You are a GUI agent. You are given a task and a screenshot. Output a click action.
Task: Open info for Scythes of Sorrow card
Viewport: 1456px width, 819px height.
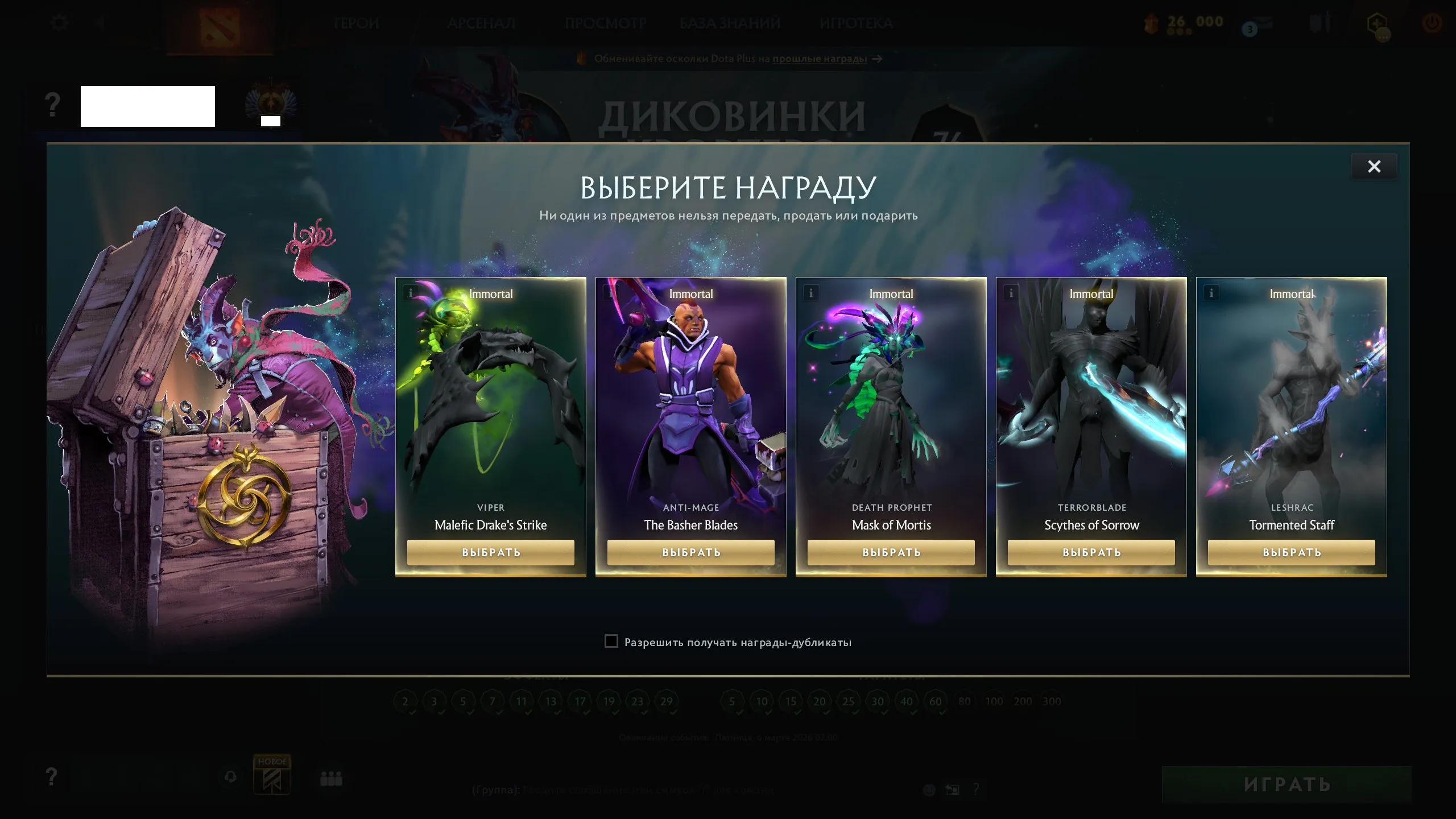[1011, 292]
